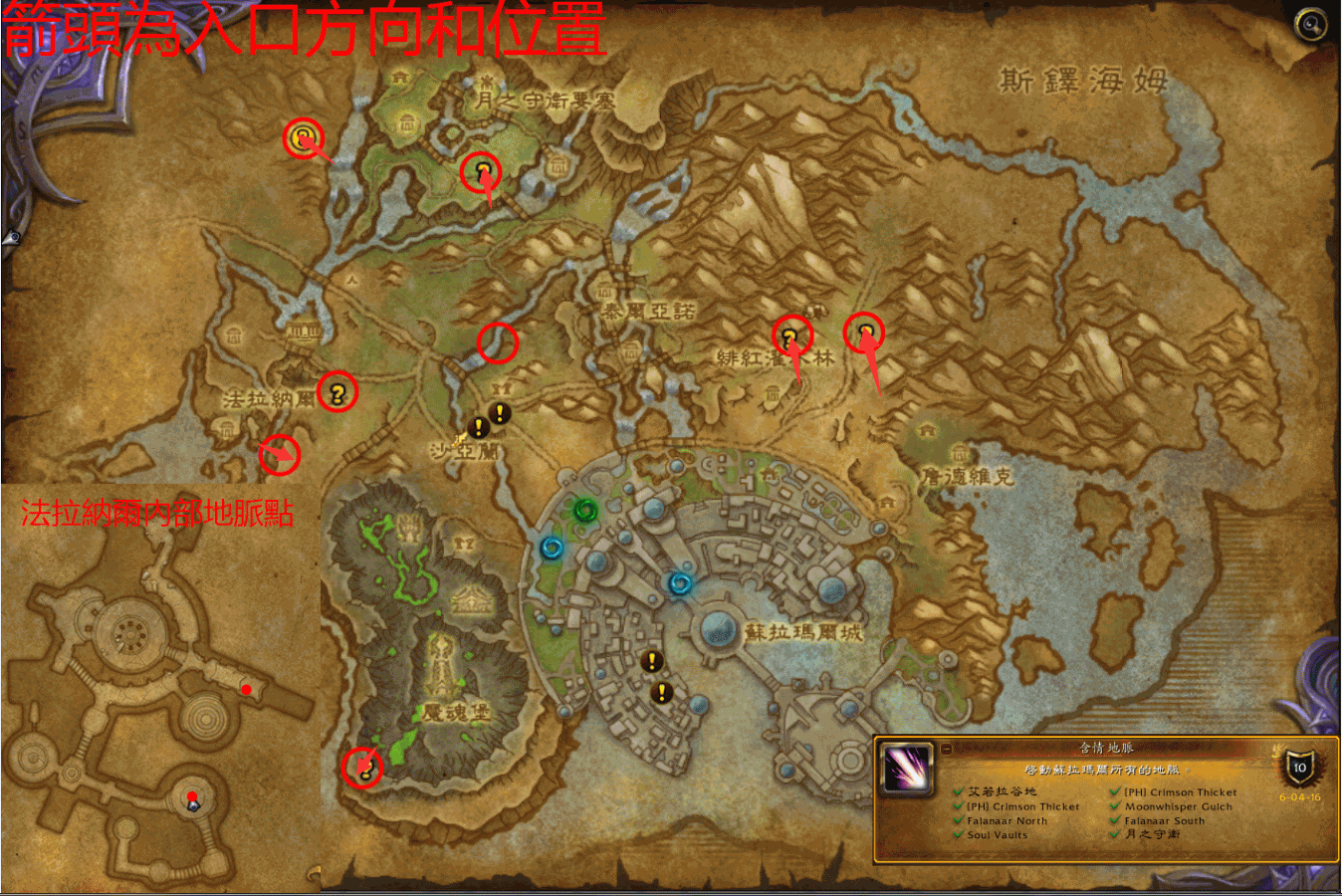The image size is (1342, 896).
Task: Select the Crimson Thicket (緋紅灌木林) quest marker
Action: click(x=790, y=336)
